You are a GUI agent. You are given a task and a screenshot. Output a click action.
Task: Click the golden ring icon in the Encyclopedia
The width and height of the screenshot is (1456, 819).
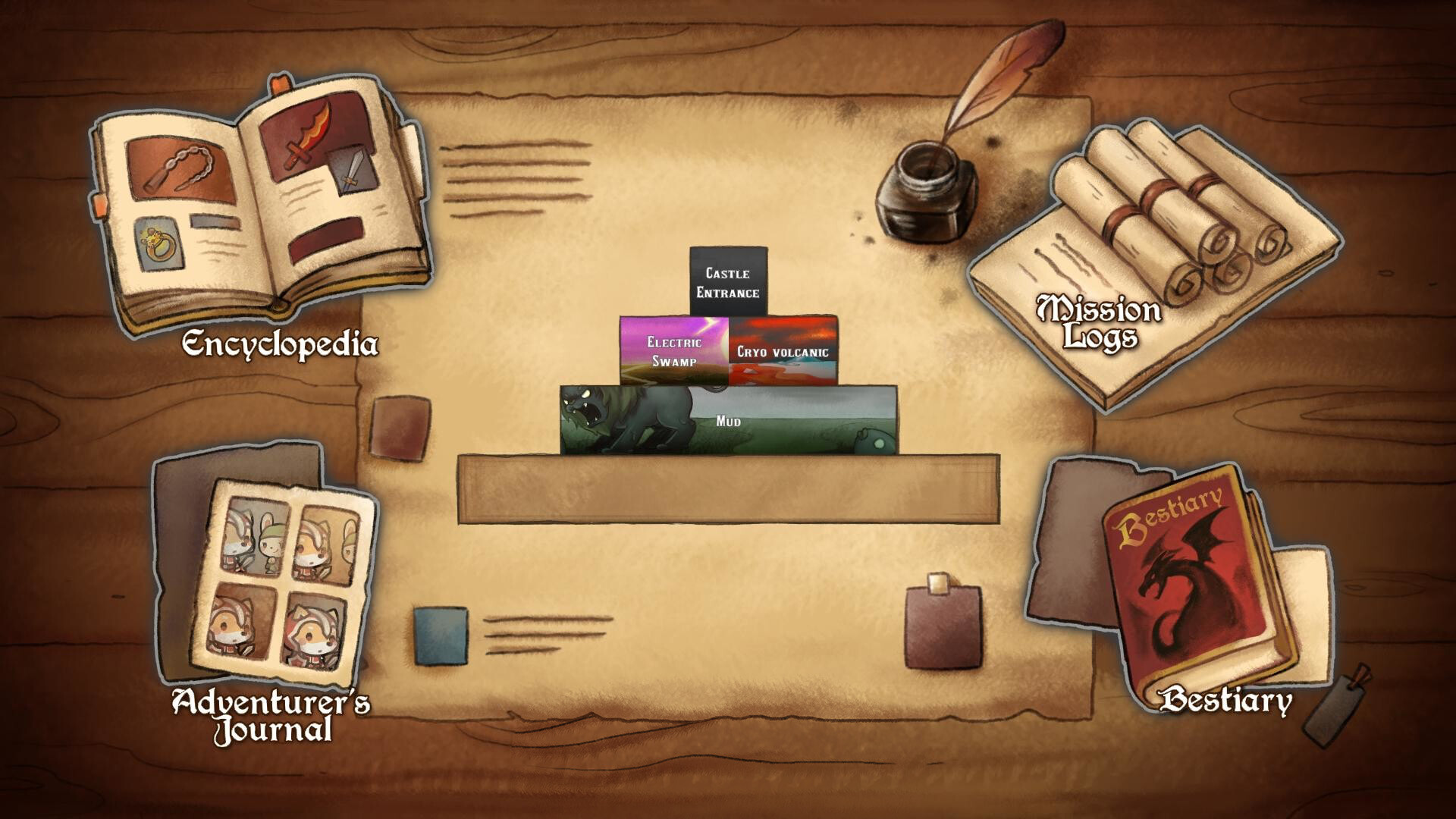[159, 243]
